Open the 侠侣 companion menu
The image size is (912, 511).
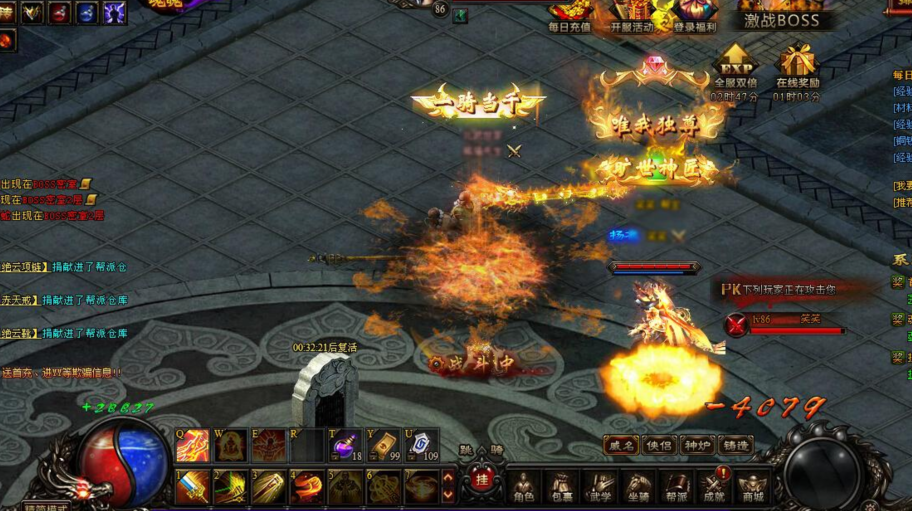pos(658,445)
